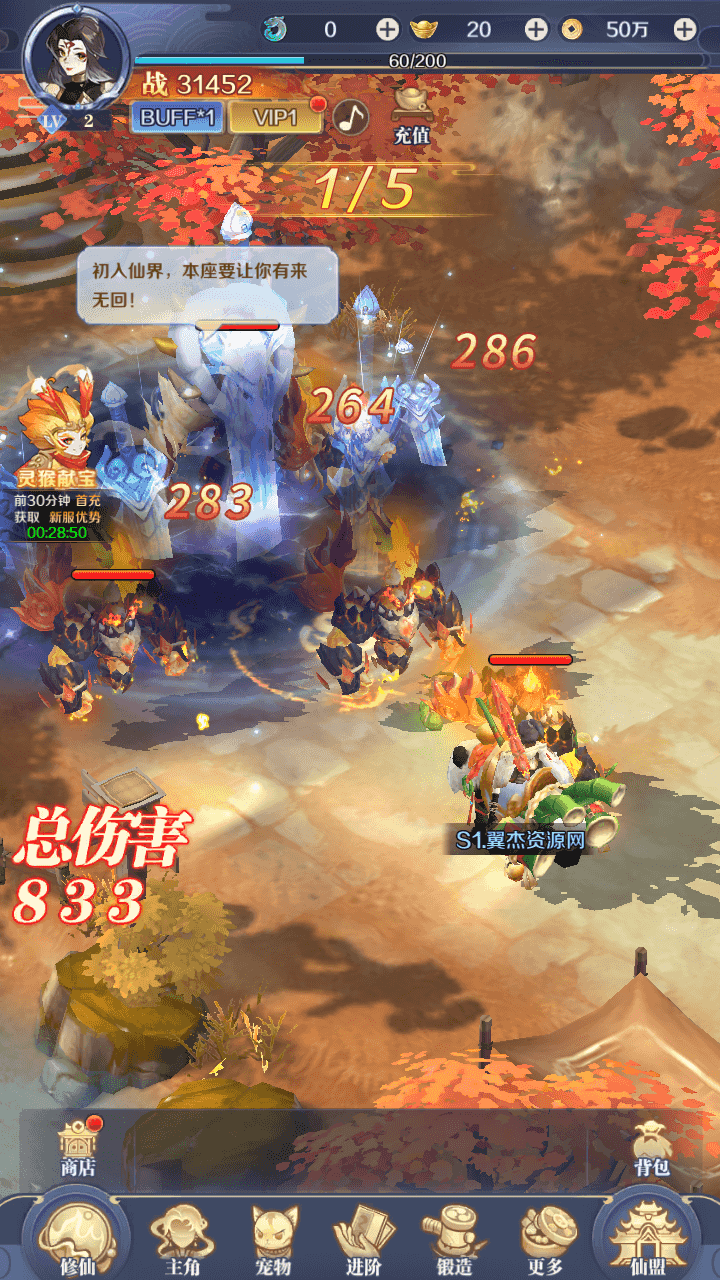Open the 宠物 pet tab

point(274,1238)
